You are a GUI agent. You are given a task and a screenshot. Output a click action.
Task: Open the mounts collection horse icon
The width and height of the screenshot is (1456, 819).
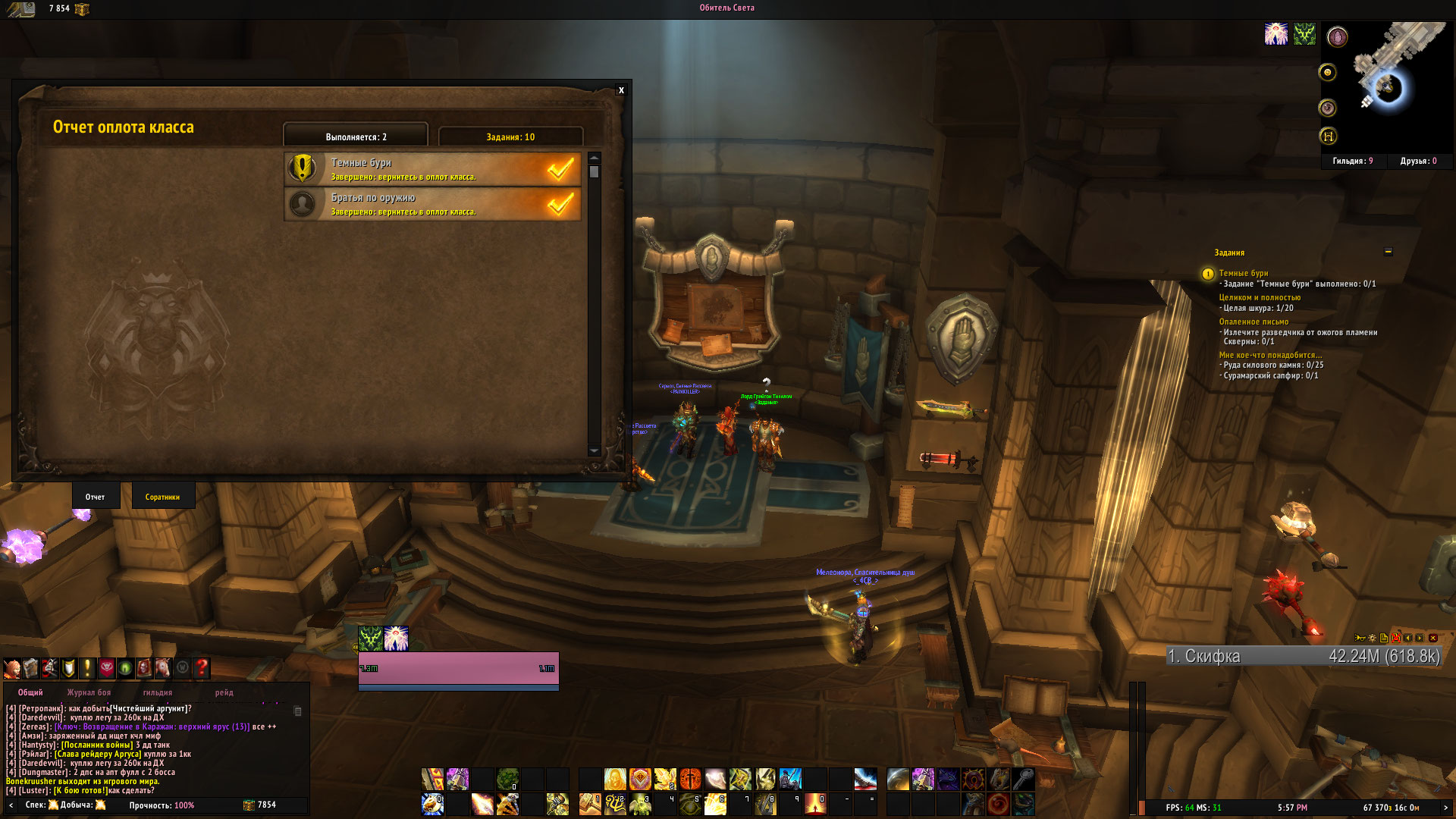click(x=163, y=668)
